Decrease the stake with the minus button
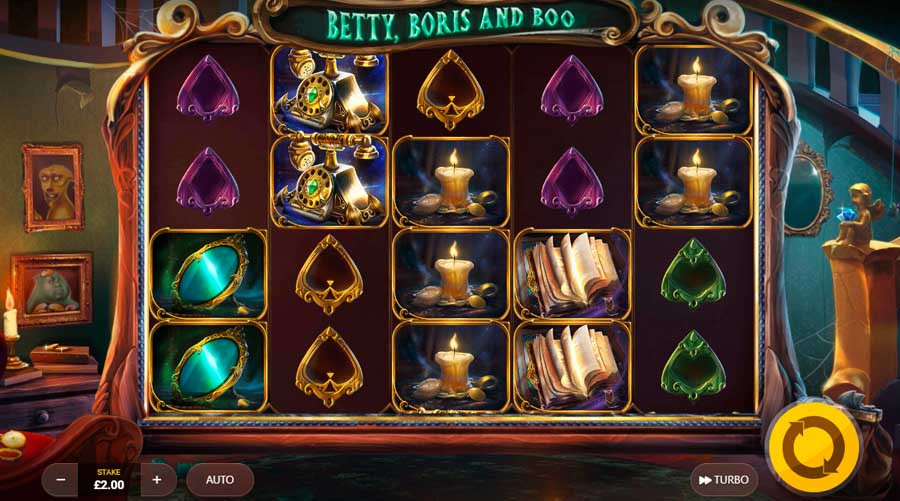This screenshot has height=501, width=900. click(60, 480)
